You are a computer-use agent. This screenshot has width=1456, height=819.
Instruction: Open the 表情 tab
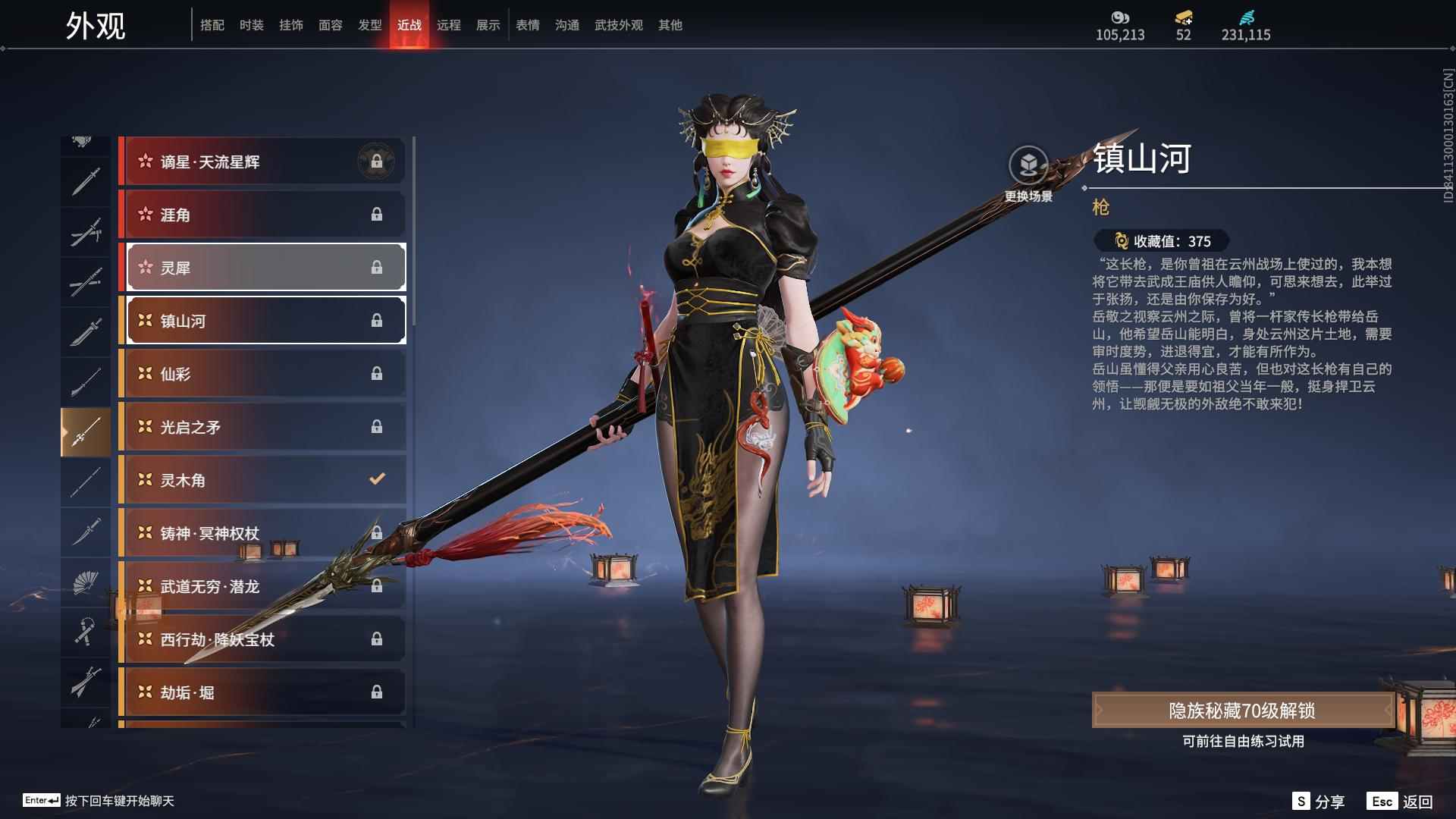click(527, 25)
